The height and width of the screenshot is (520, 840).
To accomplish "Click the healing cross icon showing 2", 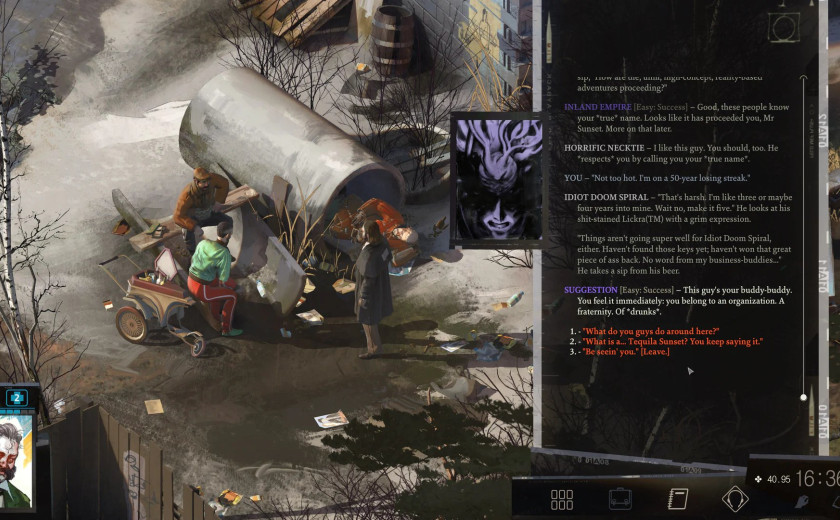I will tap(17, 397).
